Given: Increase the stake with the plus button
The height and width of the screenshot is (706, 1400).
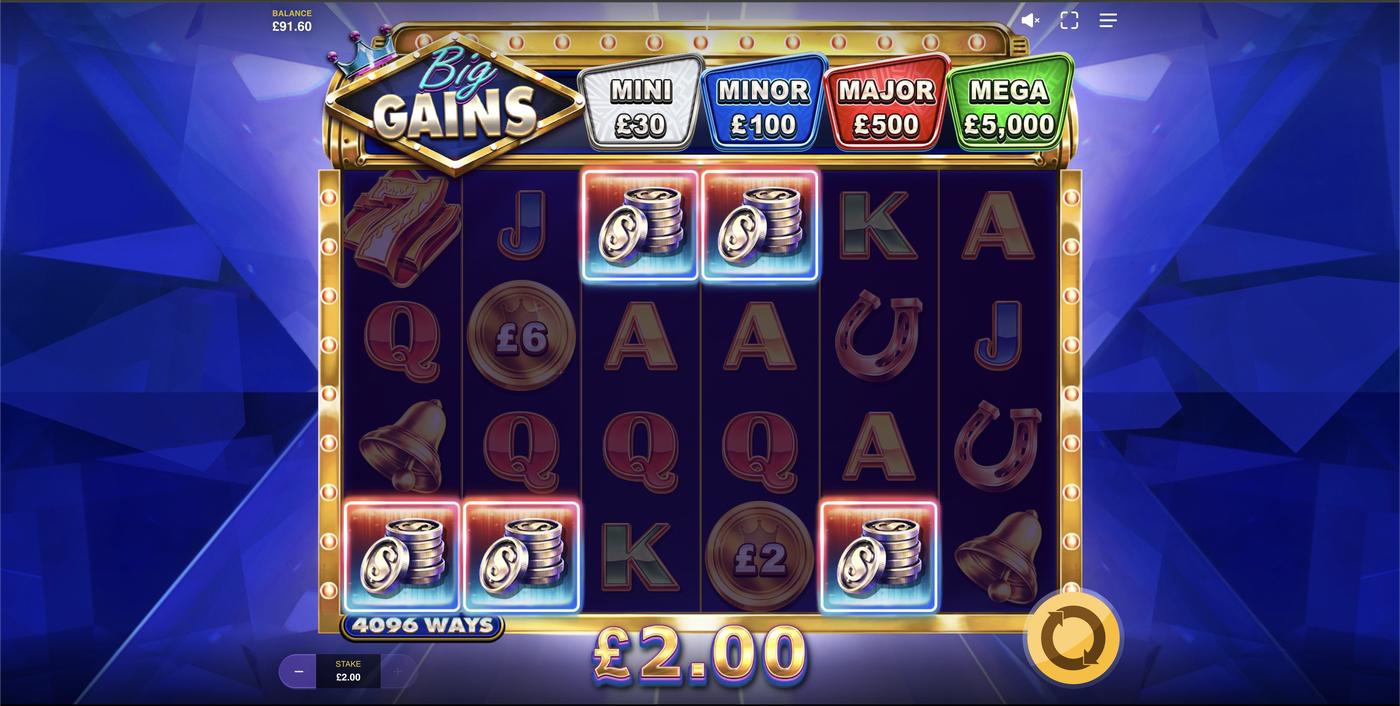Looking at the screenshot, I should (397, 671).
